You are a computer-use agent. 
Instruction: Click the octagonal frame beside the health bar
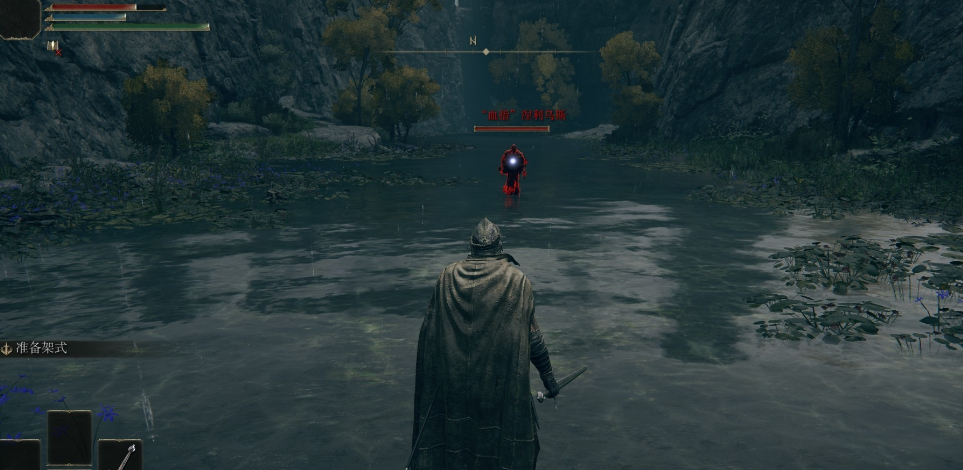[x=19, y=17]
